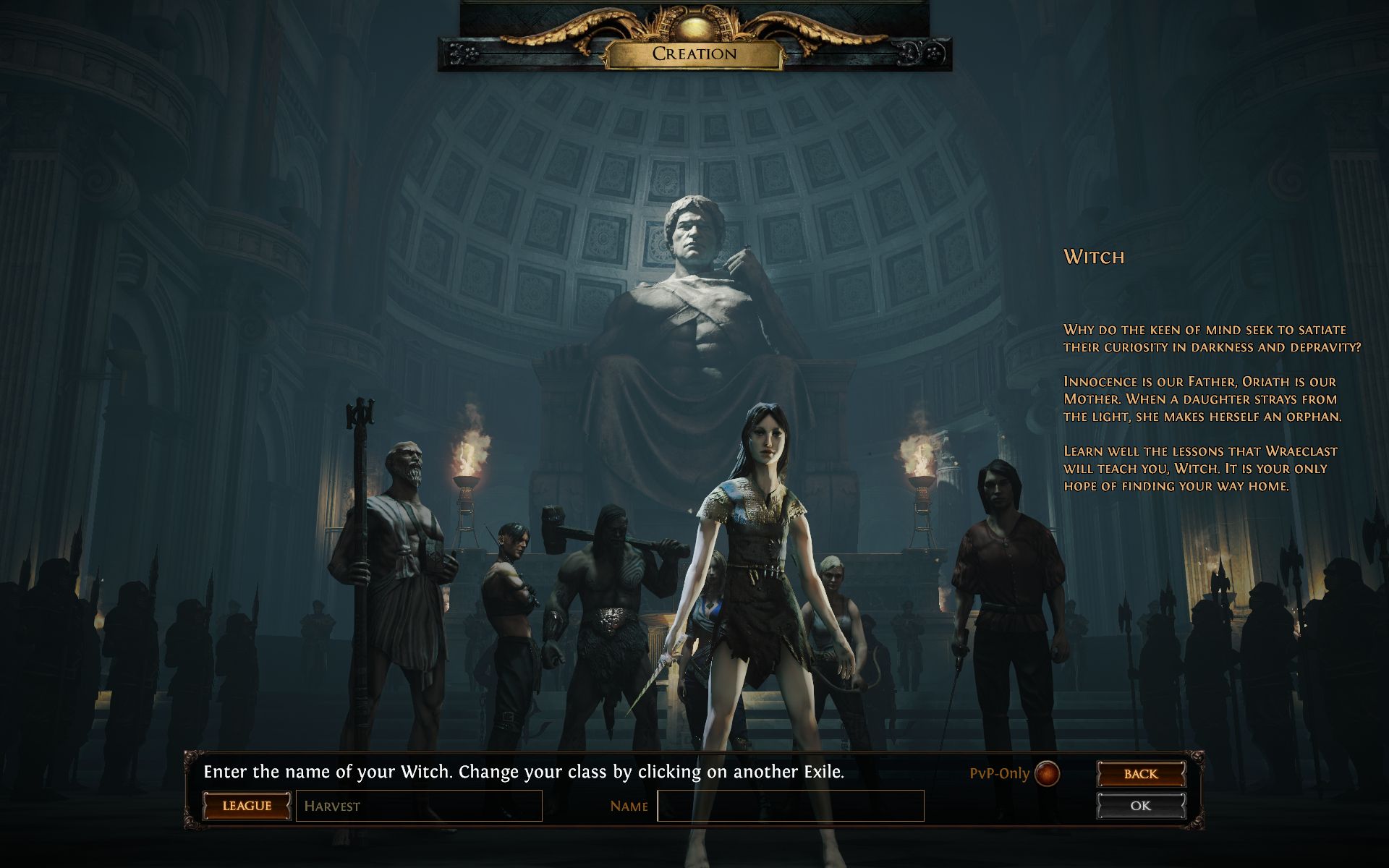Go back with the Back button
The image size is (1389, 868).
[x=1141, y=774]
